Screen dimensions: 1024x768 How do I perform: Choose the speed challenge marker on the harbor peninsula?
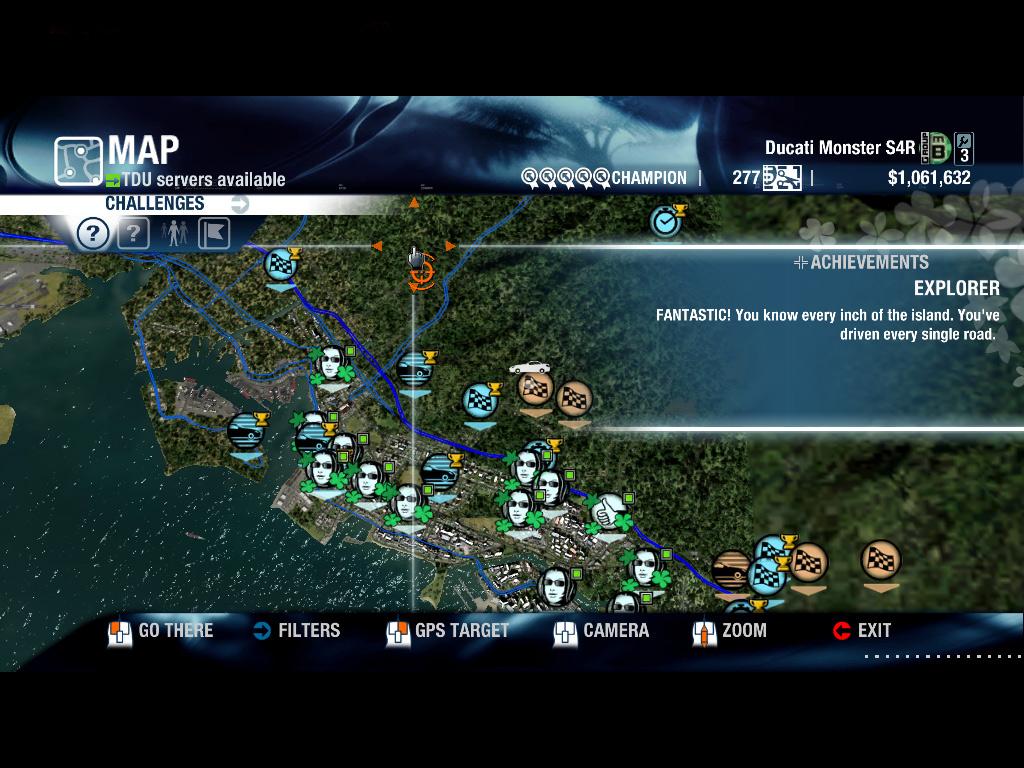click(x=246, y=432)
